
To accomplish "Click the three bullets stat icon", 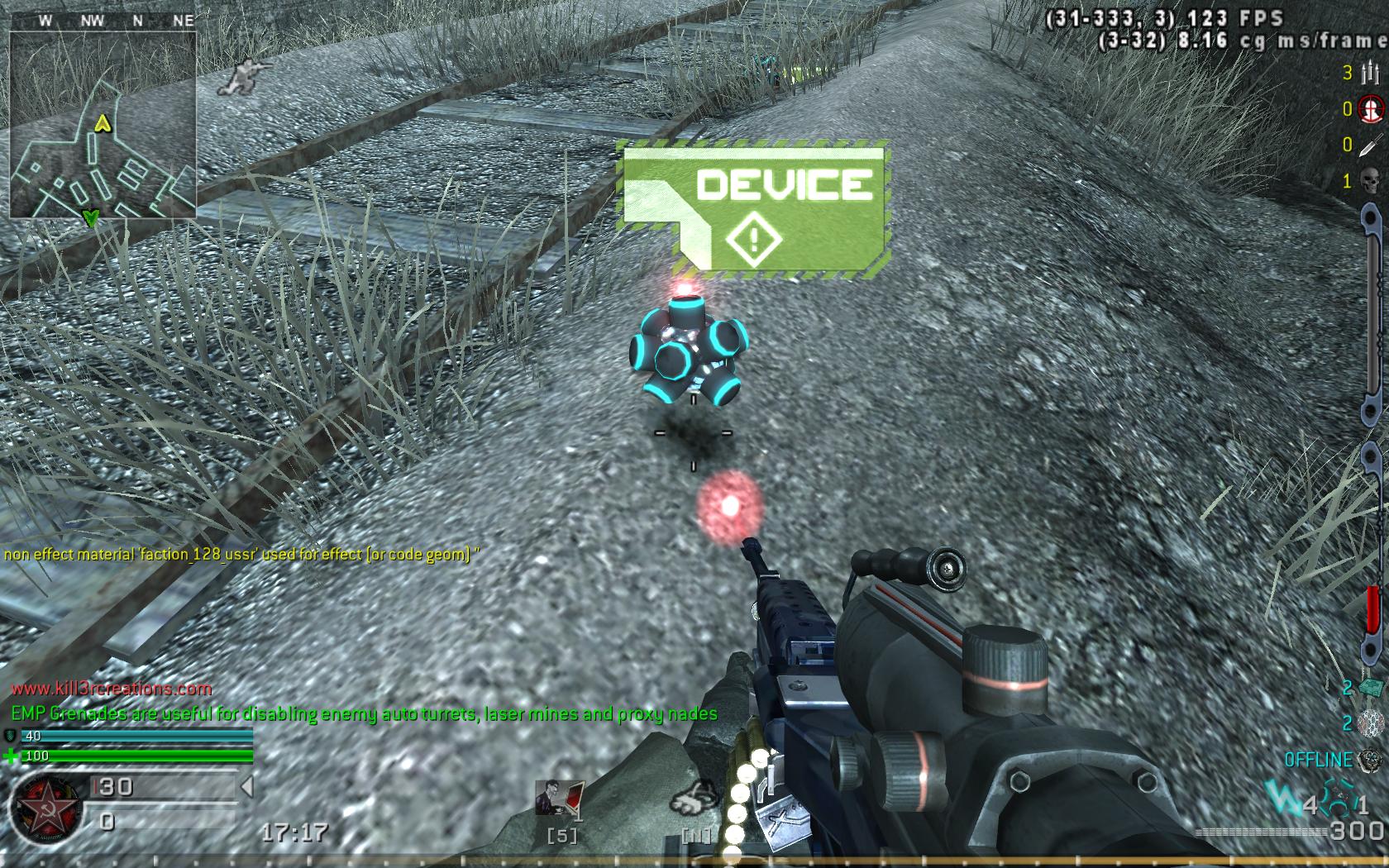I will 1369,74.
